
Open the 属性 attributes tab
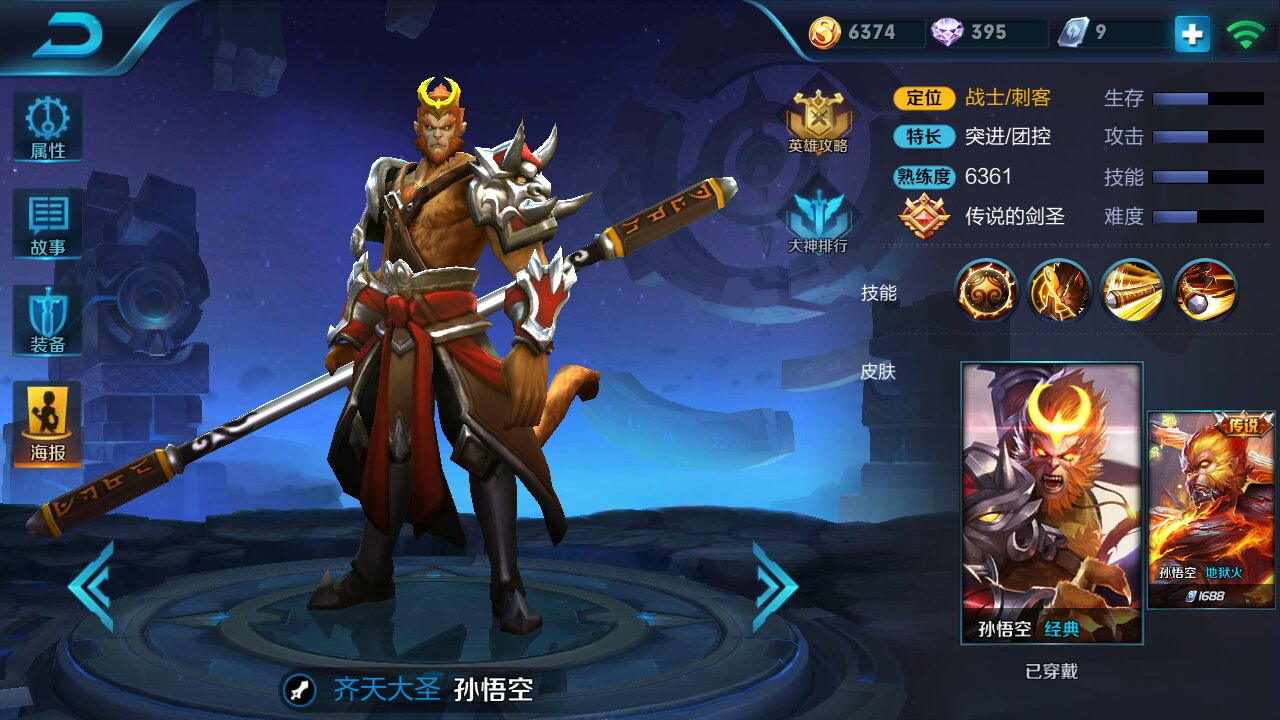click(47, 128)
